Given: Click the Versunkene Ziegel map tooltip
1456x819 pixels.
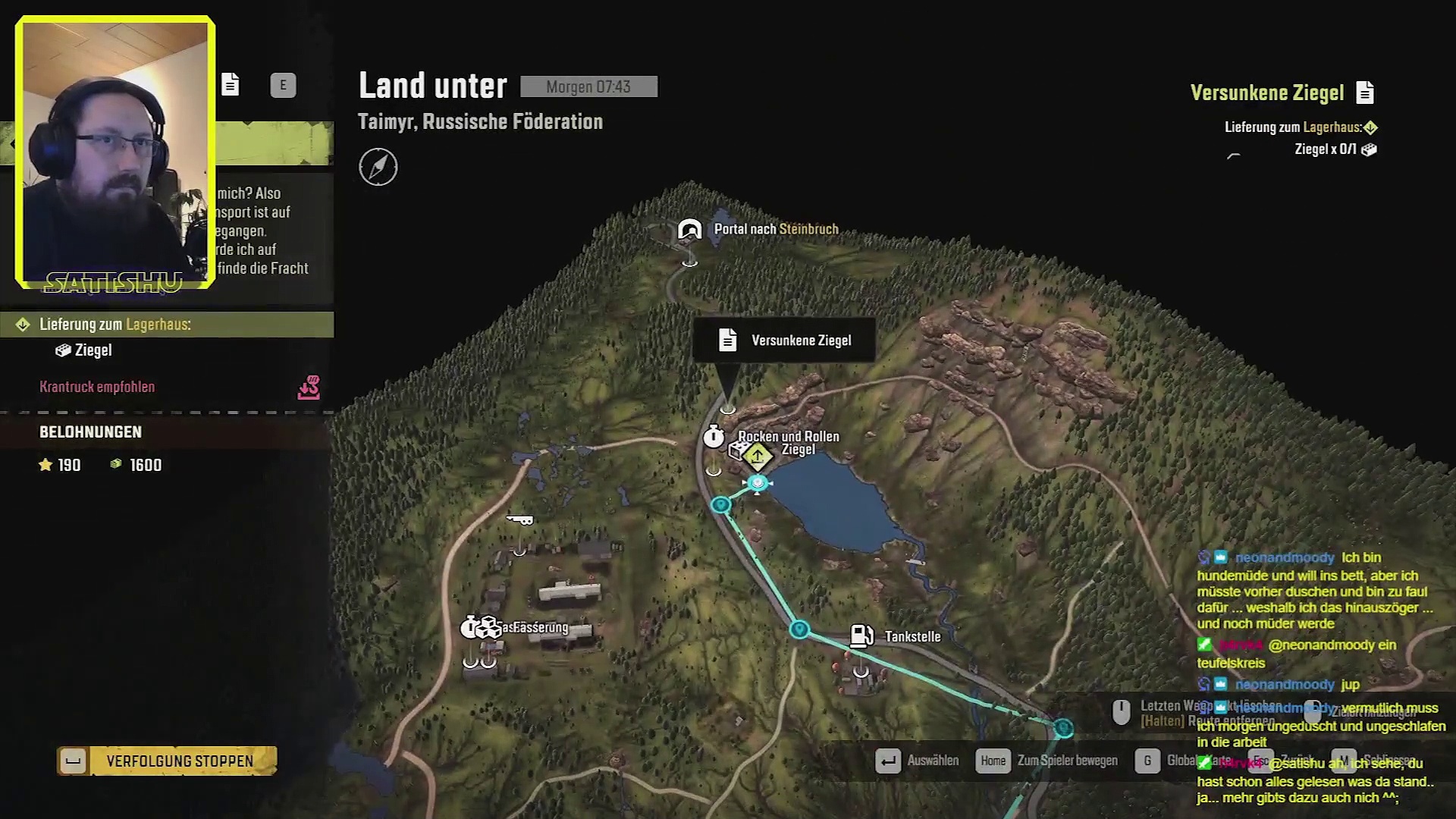Looking at the screenshot, I should point(784,340).
